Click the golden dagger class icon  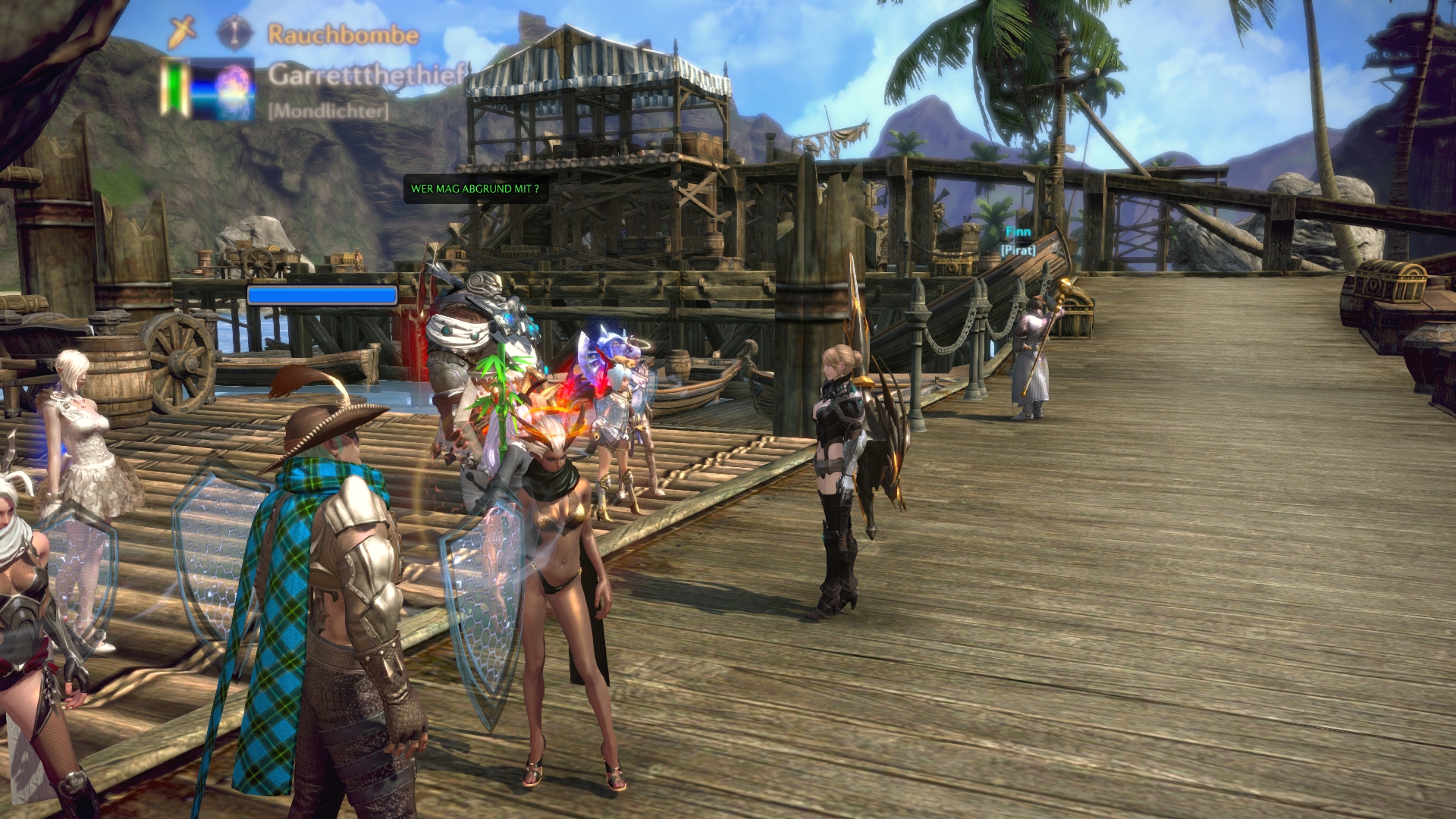[x=182, y=33]
